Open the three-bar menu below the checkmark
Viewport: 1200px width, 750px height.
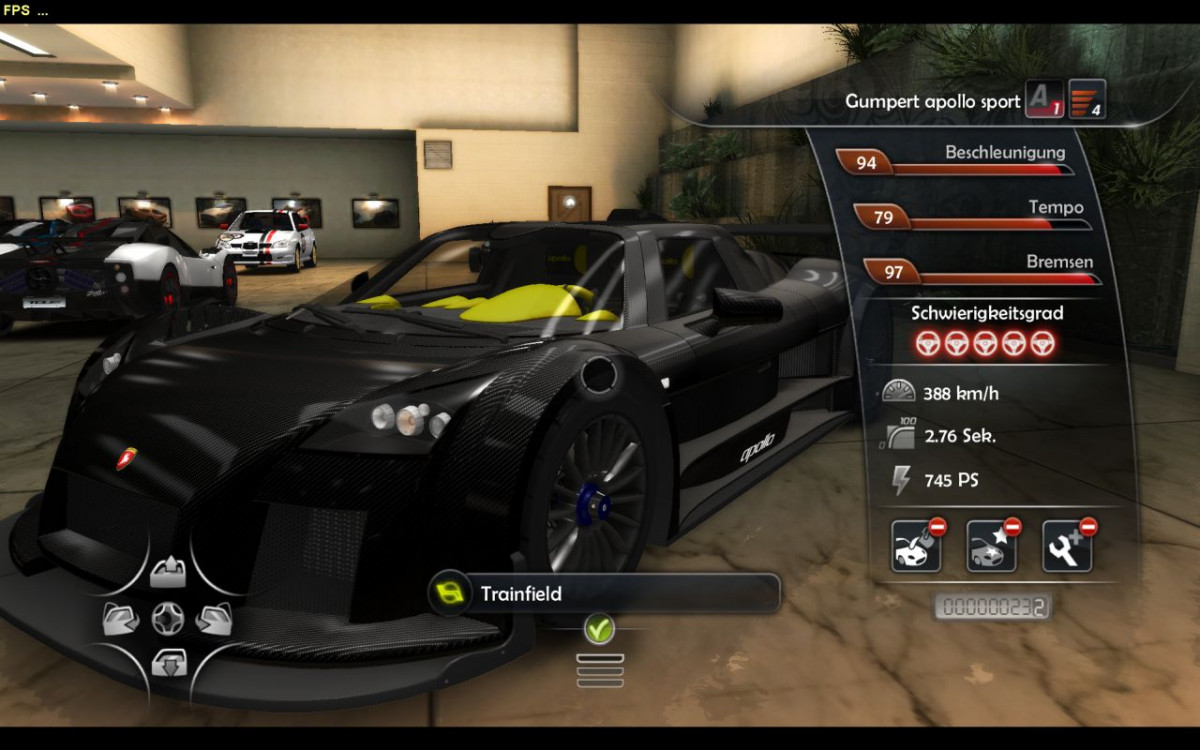pos(600,670)
